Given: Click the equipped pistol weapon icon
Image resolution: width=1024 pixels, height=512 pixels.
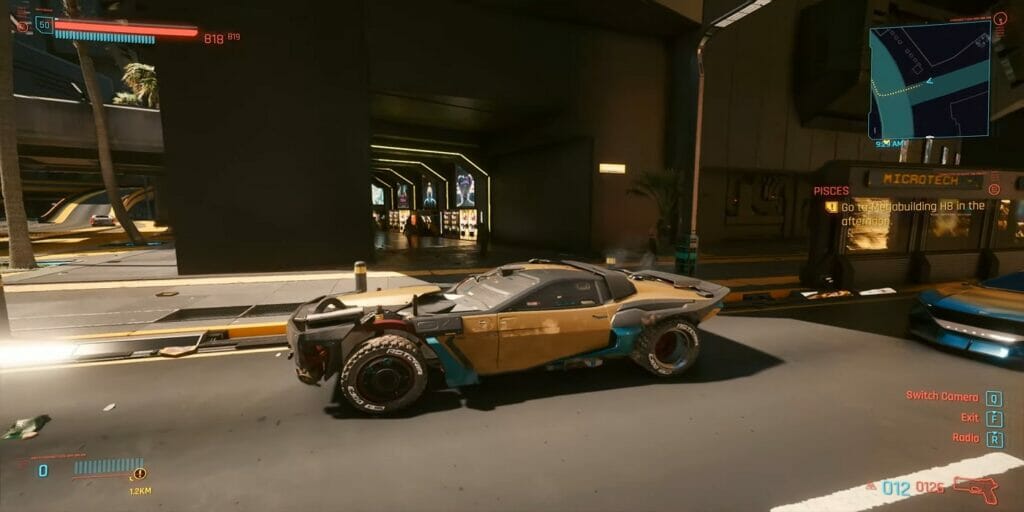Looking at the screenshot, I should 974,489.
